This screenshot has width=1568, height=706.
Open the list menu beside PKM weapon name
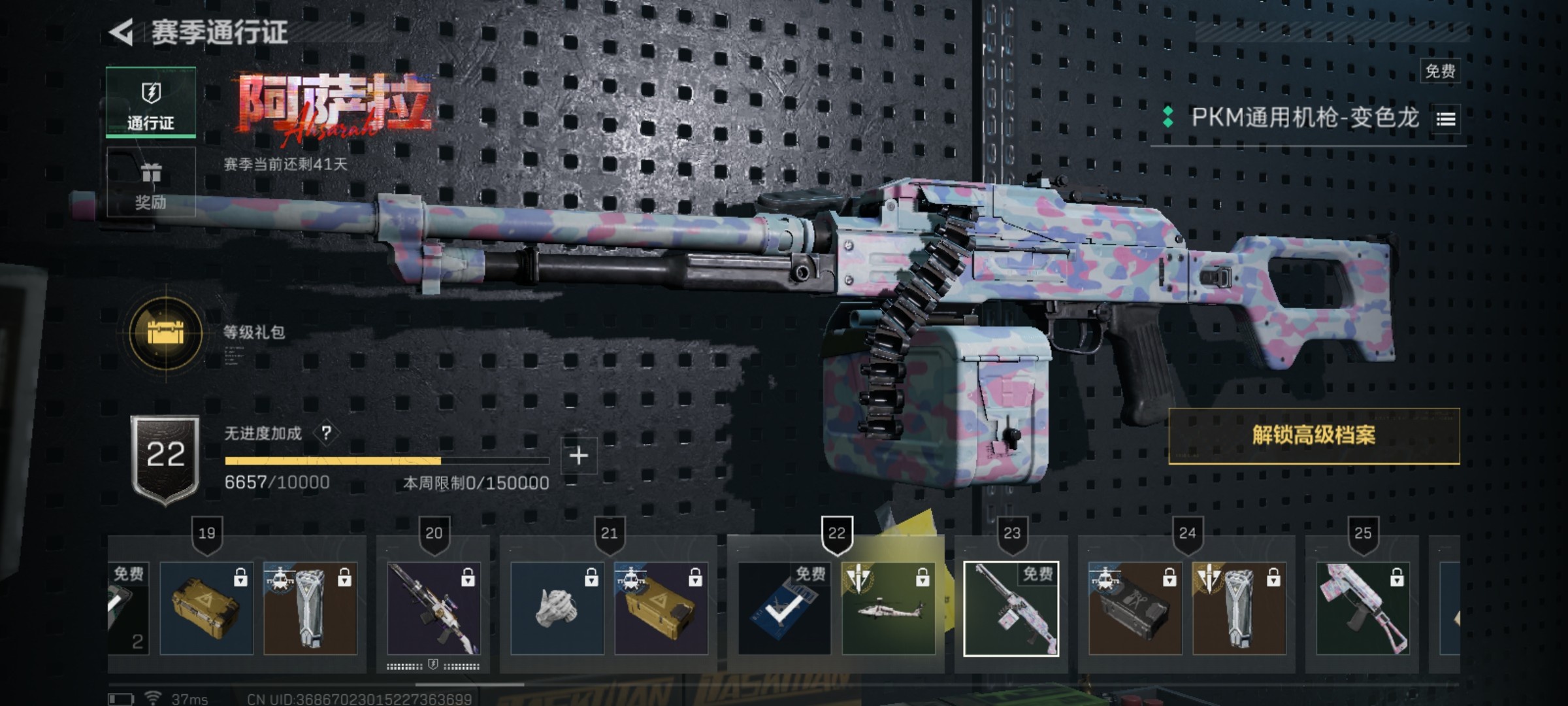pos(1446,119)
